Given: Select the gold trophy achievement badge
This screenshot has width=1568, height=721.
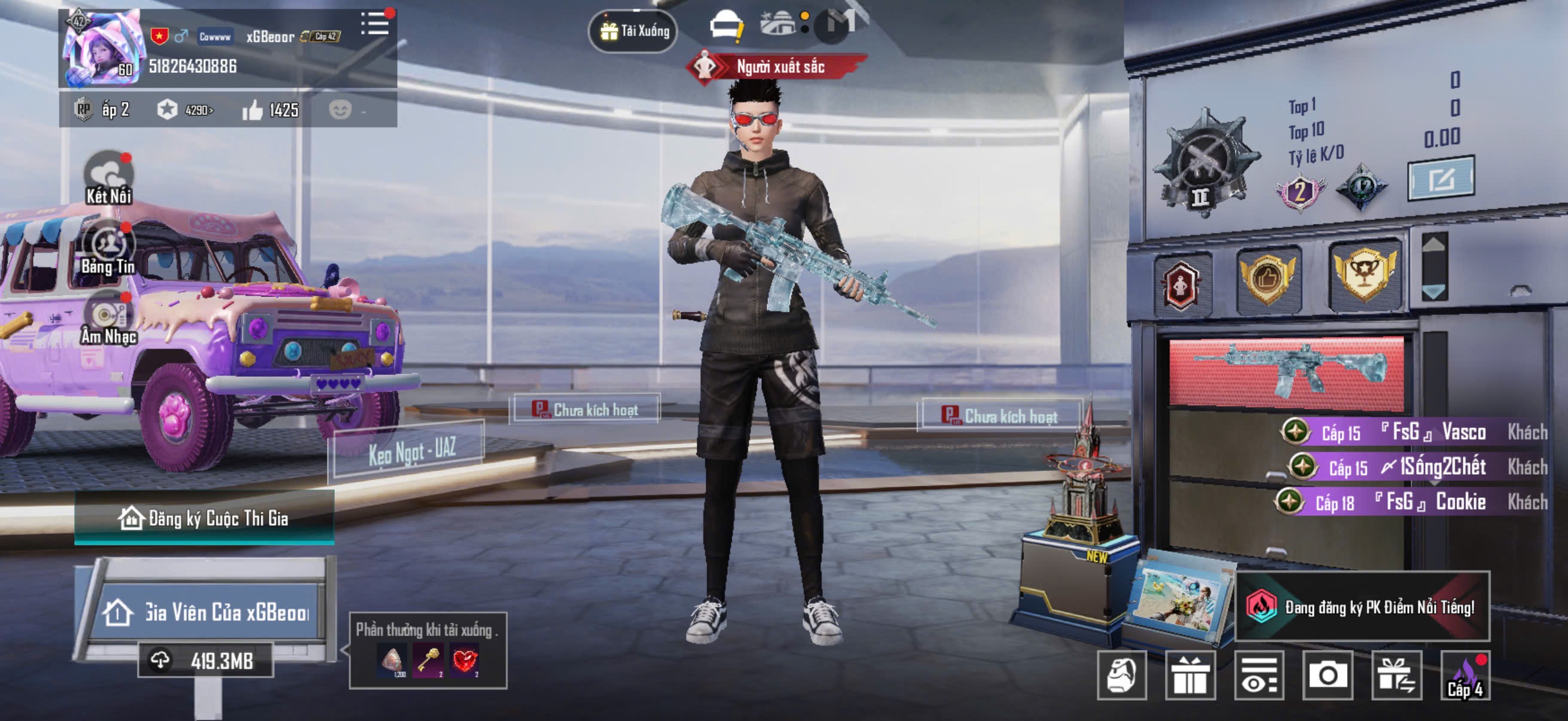Looking at the screenshot, I should (1365, 275).
